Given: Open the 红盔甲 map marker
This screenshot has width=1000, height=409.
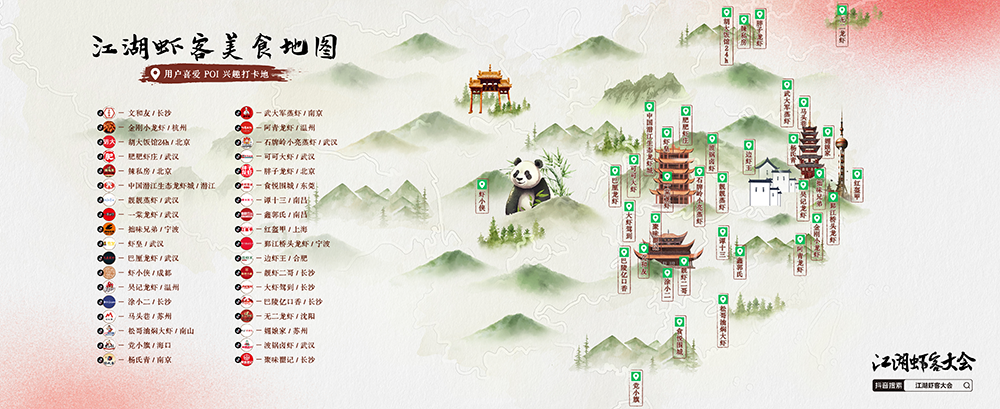Looking at the screenshot, I should [857, 186].
